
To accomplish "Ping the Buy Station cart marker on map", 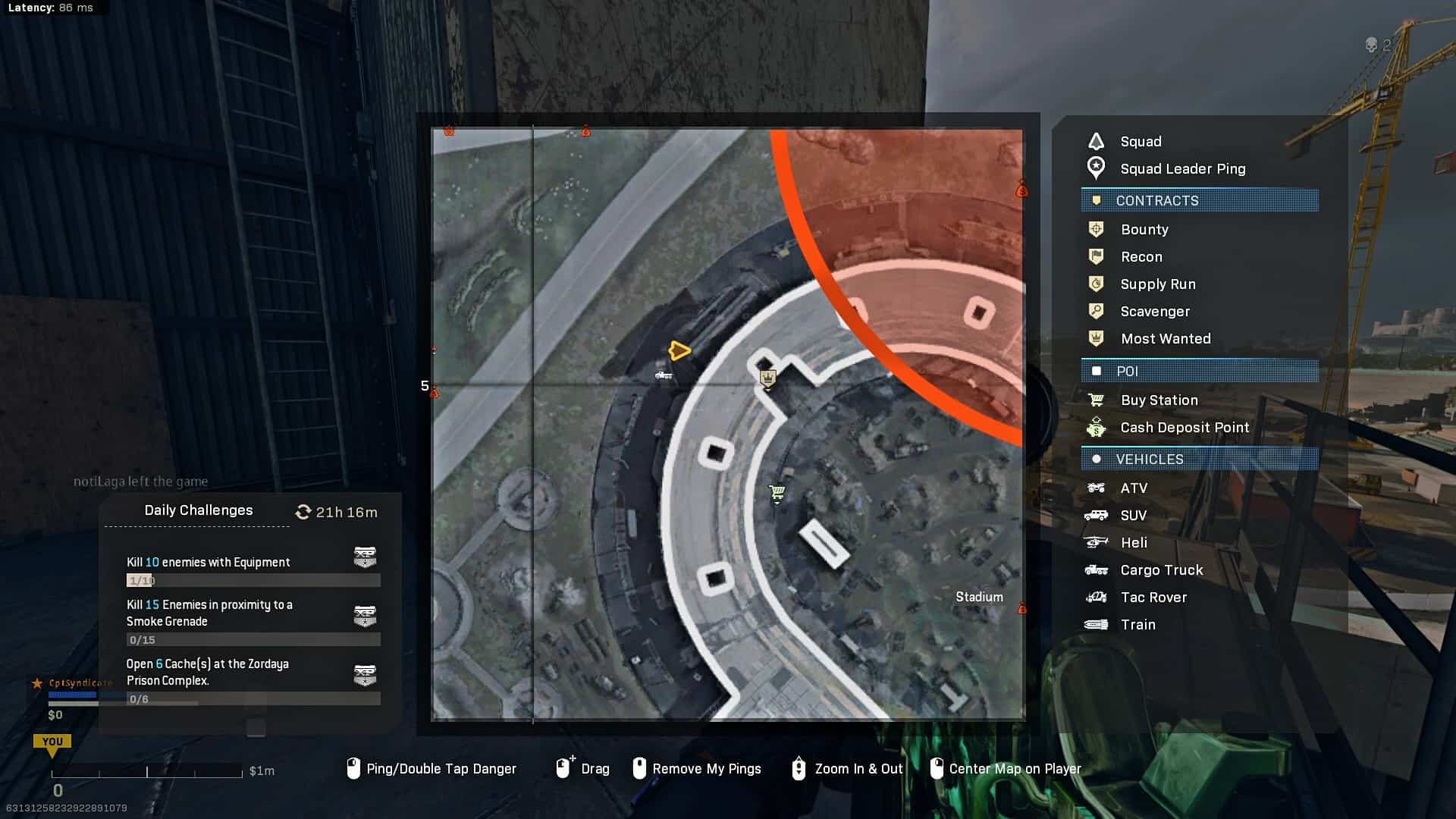I will point(777,494).
